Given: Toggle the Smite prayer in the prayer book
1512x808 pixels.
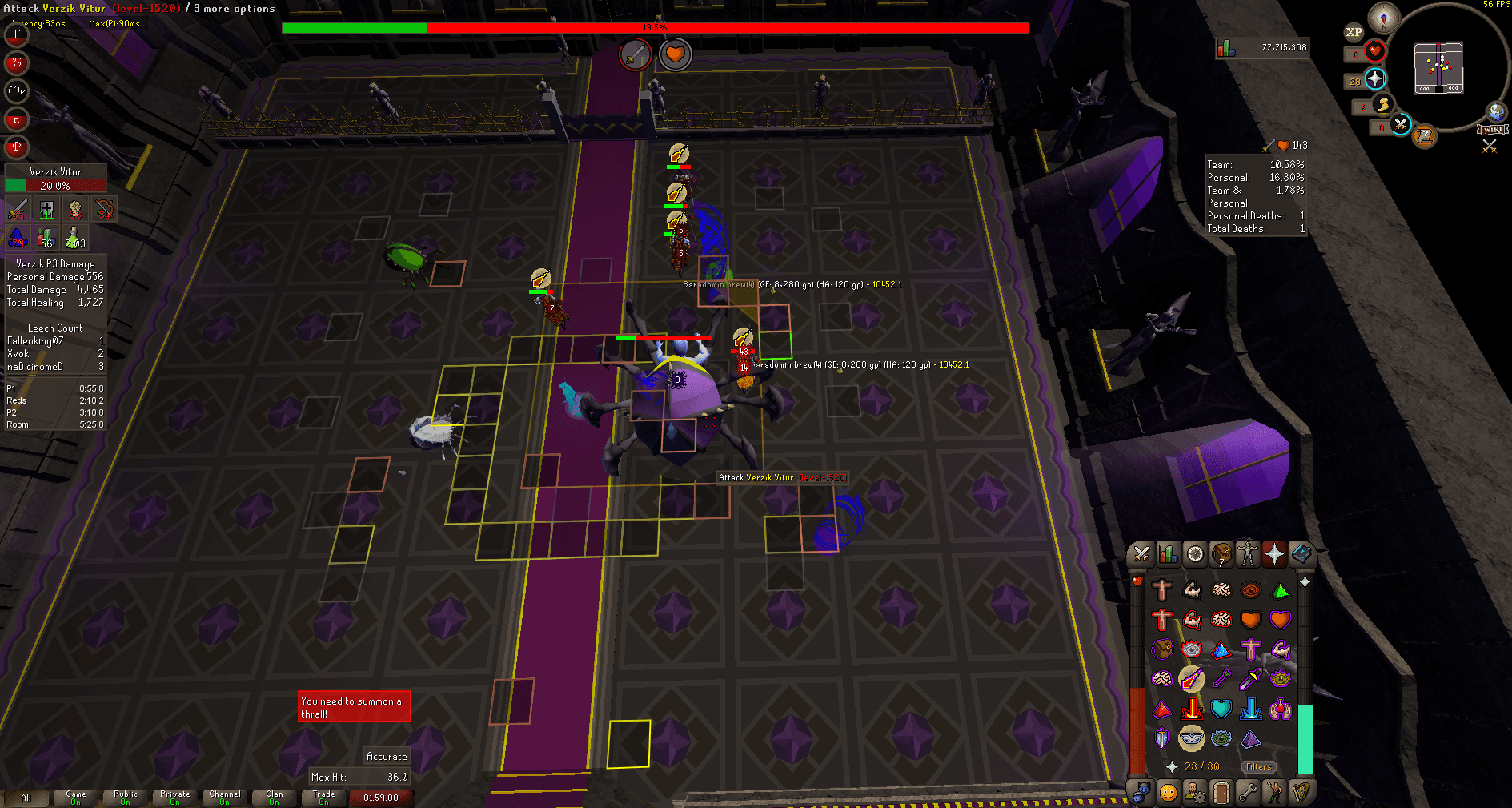Looking at the screenshot, I should click(1250, 709).
